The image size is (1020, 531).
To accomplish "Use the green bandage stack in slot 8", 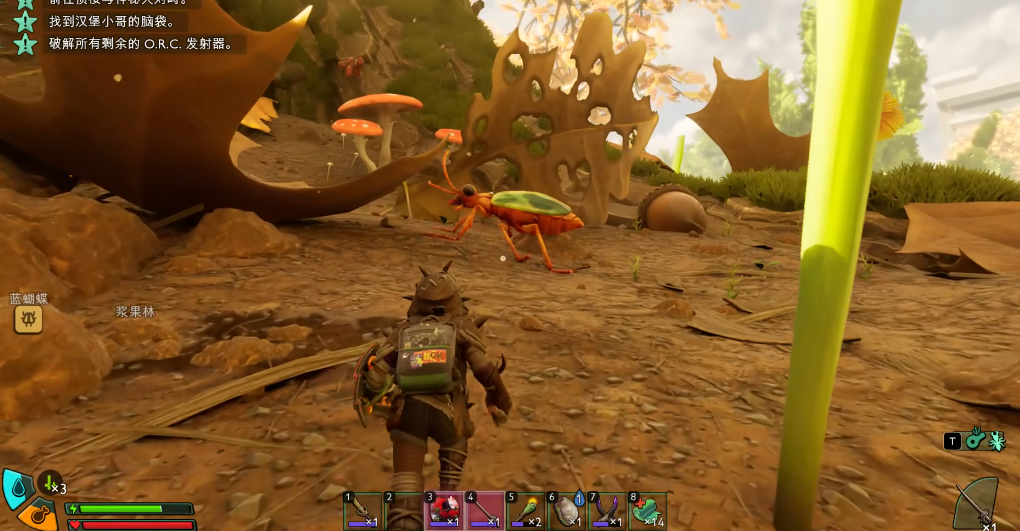I will point(647,511).
